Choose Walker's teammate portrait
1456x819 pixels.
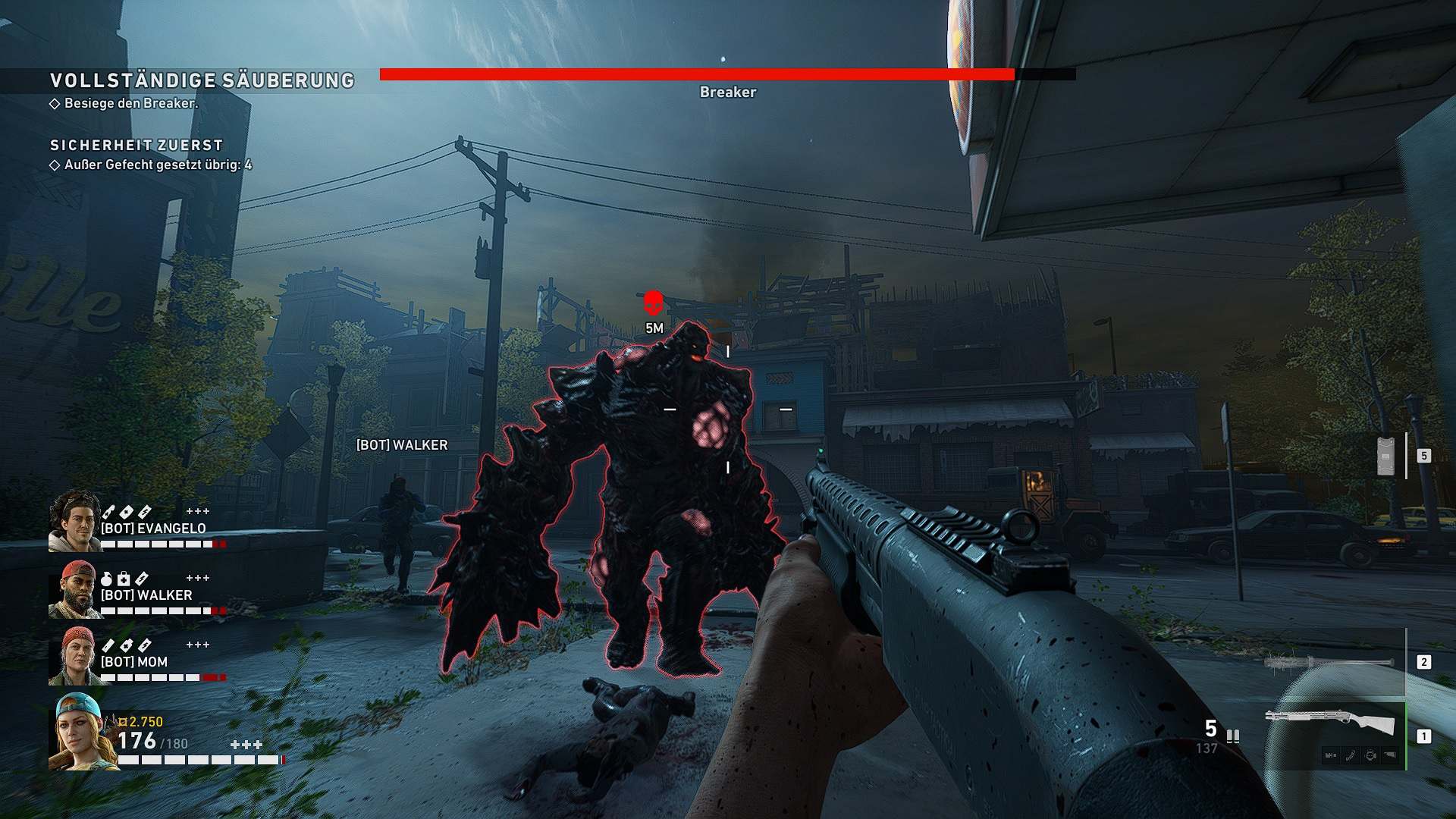74,589
